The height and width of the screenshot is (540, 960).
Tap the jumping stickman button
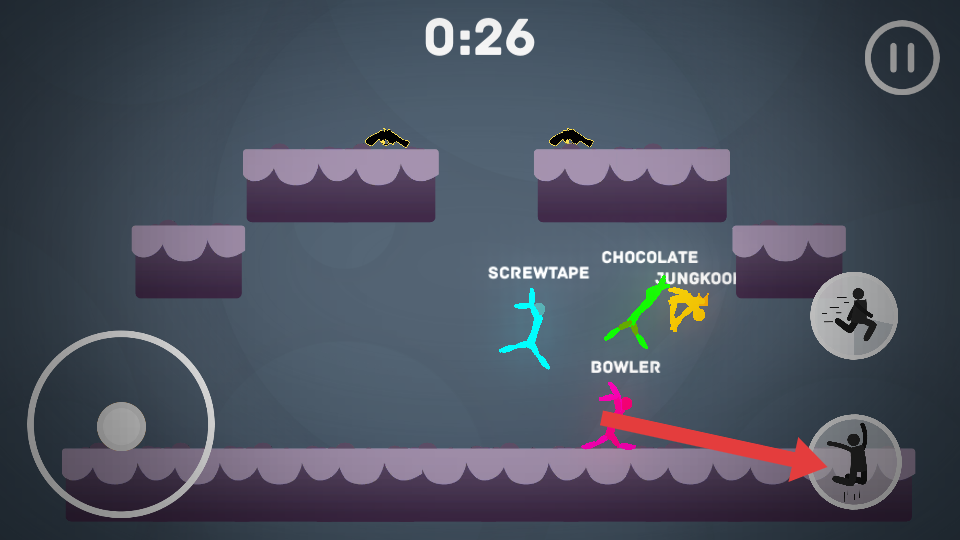tap(855, 461)
